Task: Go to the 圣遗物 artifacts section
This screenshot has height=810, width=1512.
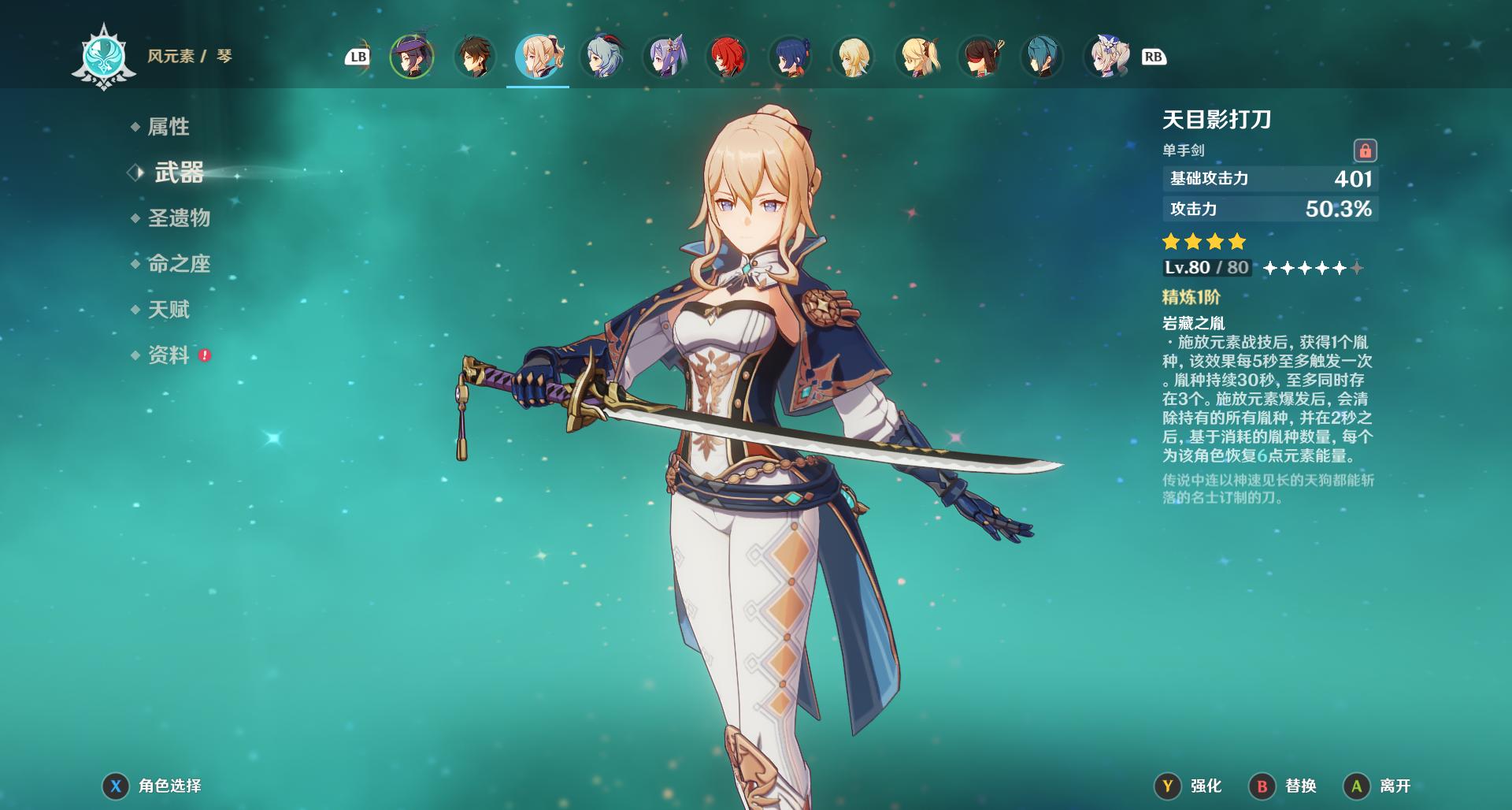Action: (179, 218)
